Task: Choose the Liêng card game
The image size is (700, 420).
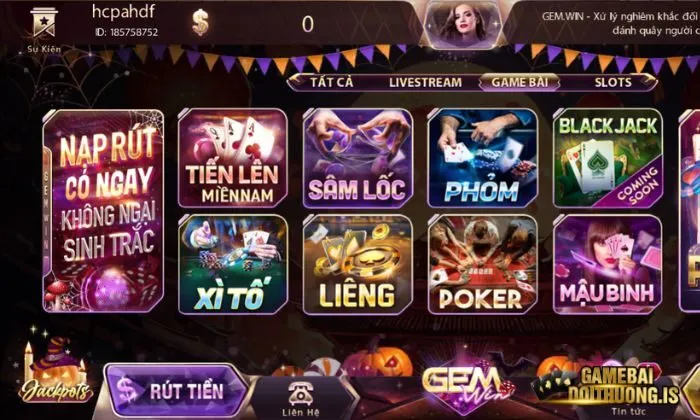Action: point(357,263)
